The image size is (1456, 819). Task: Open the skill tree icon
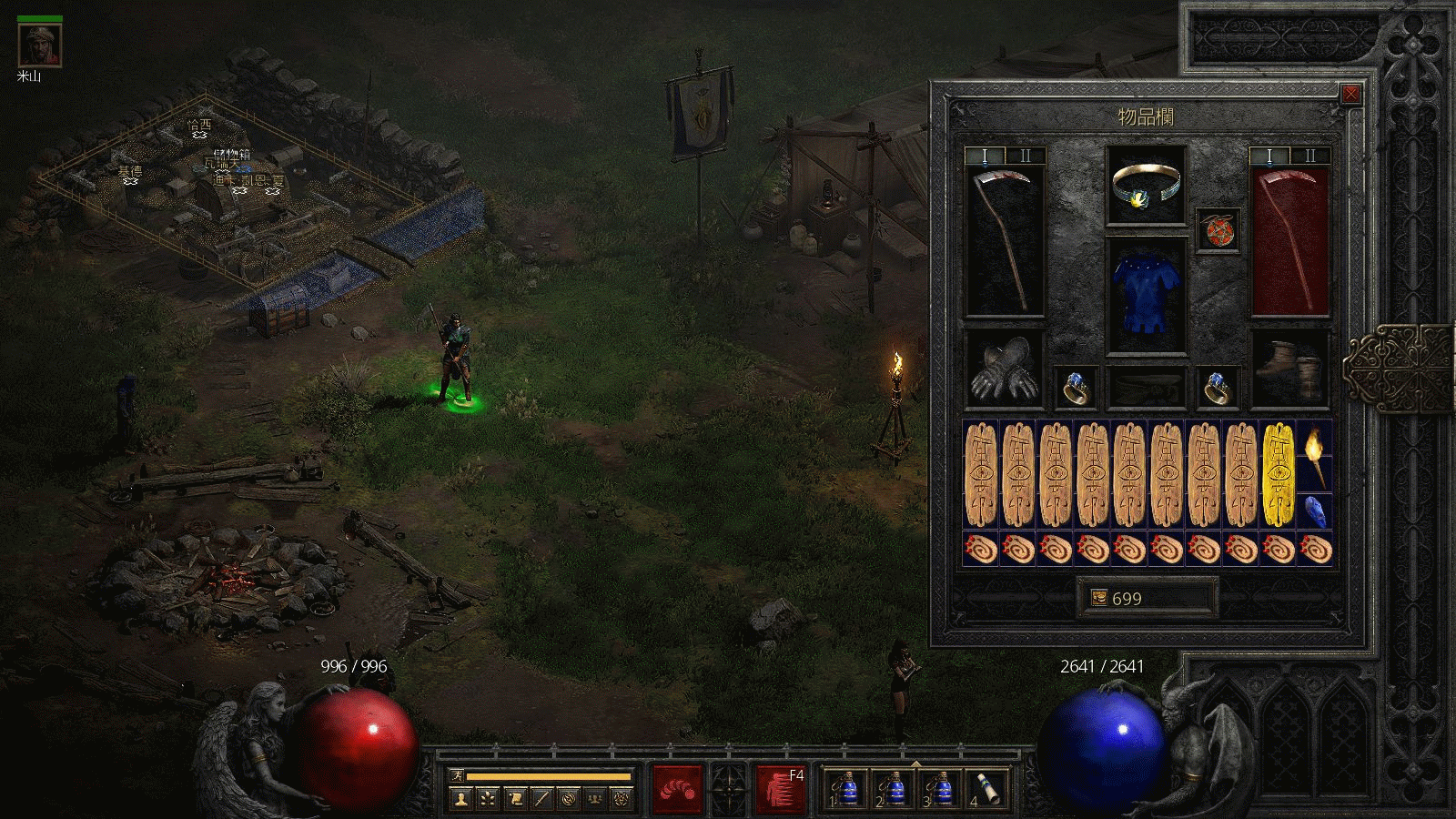(x=488, y=798)
